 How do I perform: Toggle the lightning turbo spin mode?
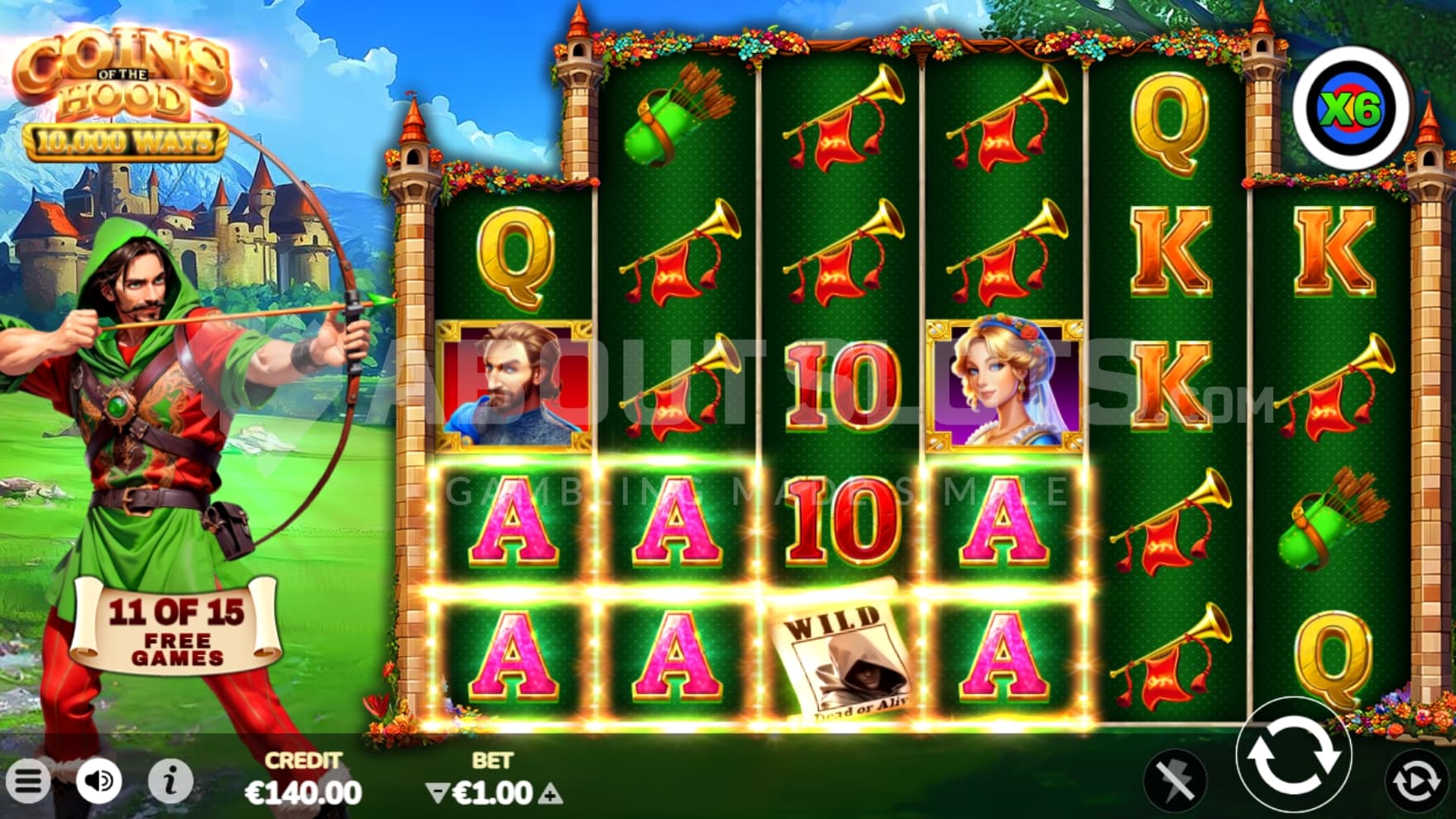(x=1175, y=780)
